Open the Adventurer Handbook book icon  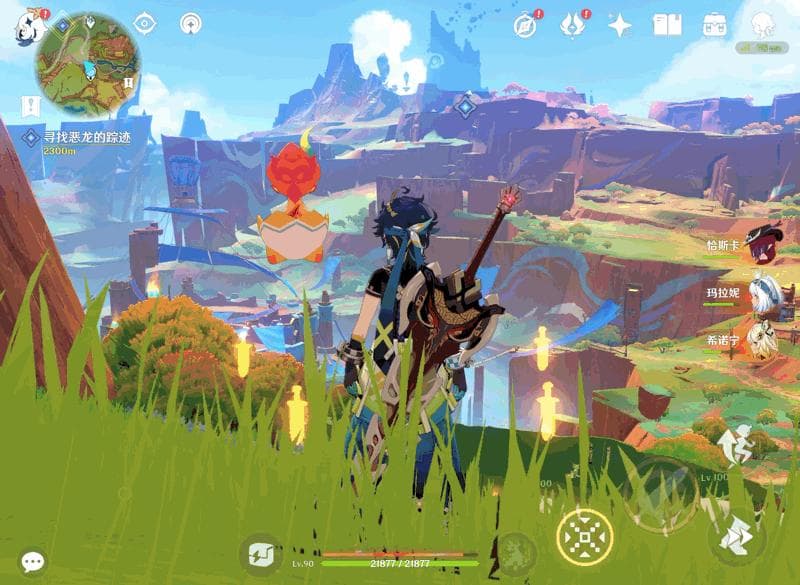coord(667,25)
